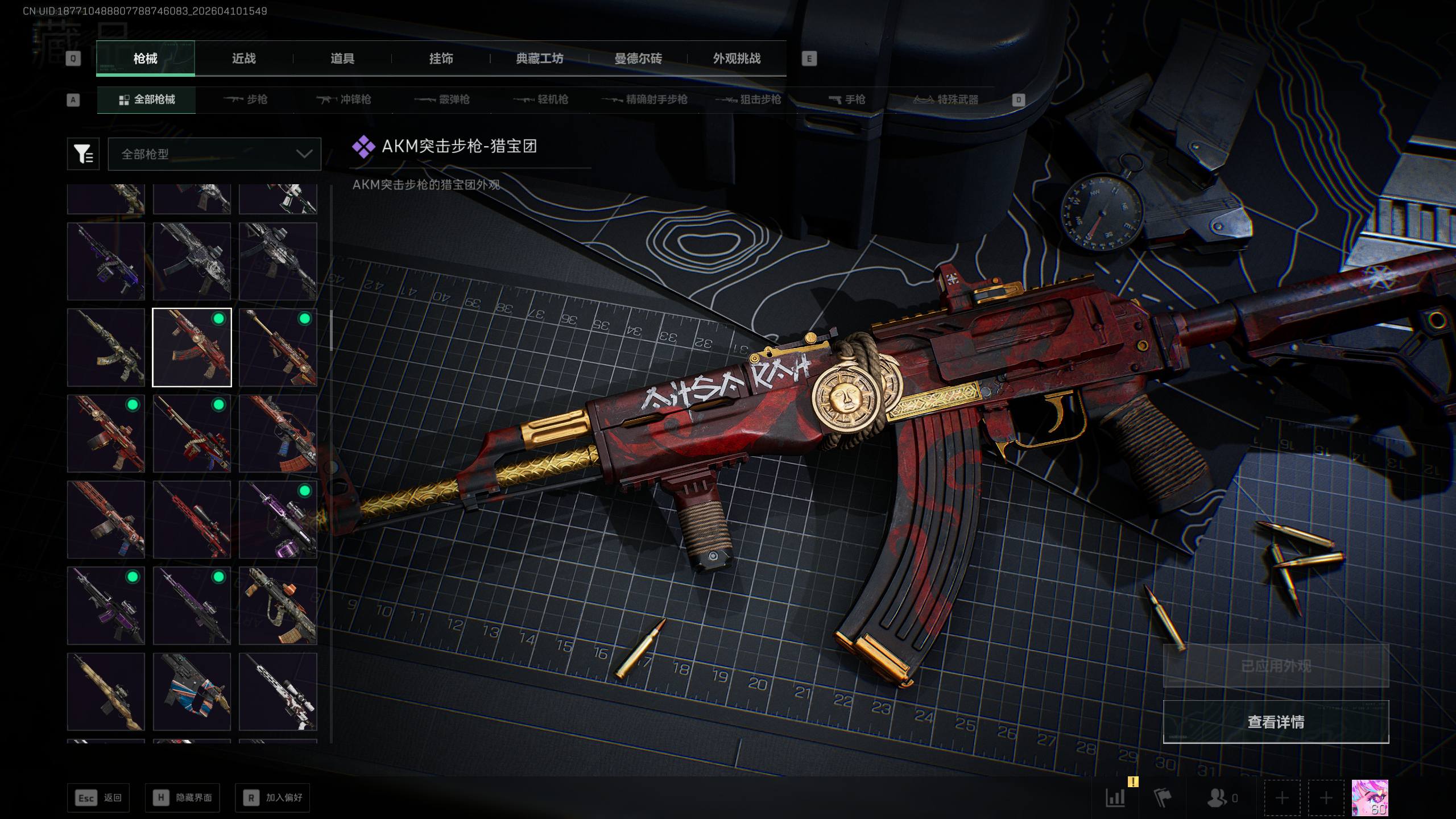Screen dimensions: 1456x819
Task: Filter by 狙击步枪 sniper rifles
Action: click(748, 100)
